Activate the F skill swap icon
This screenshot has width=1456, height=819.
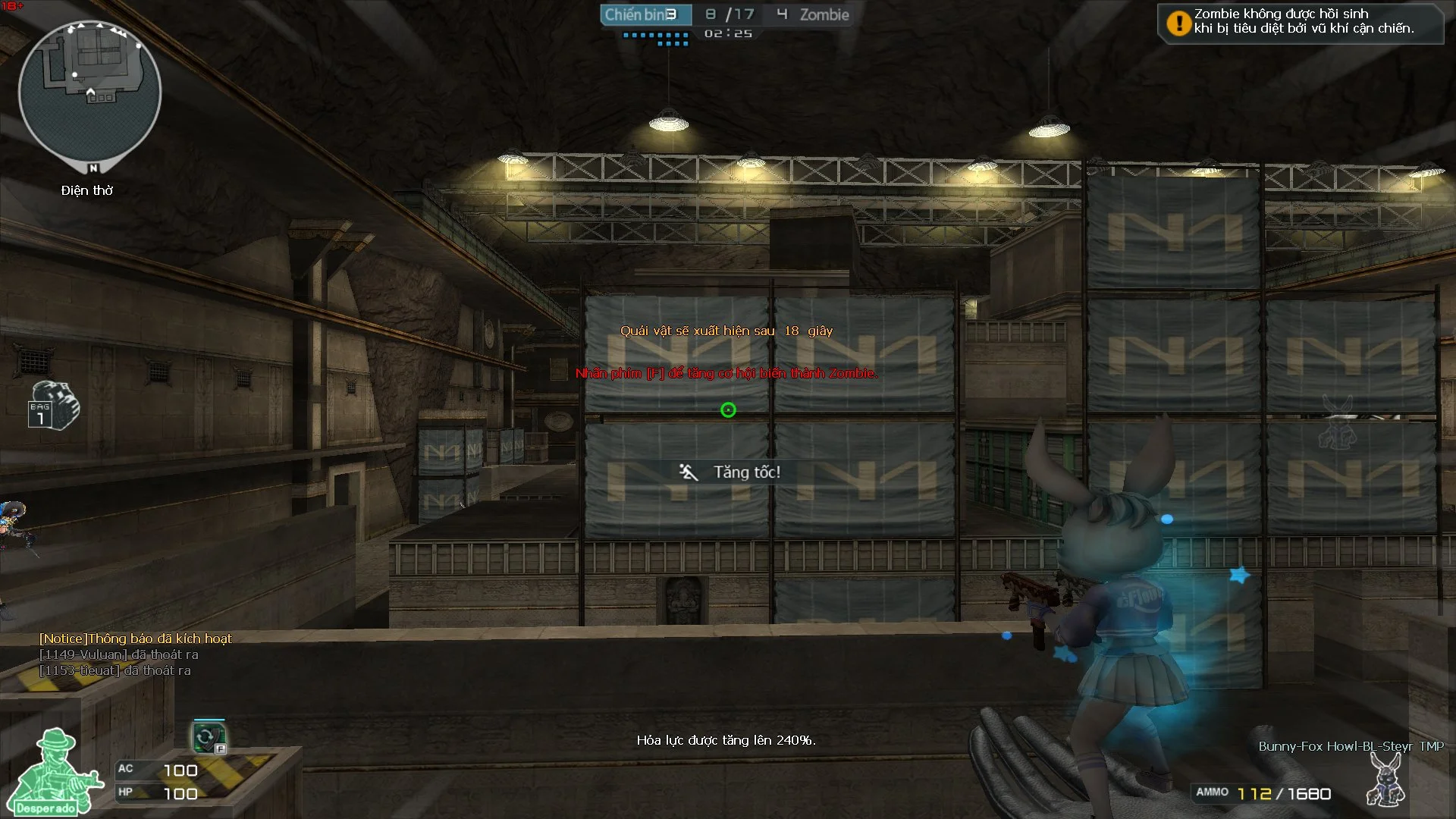click(209, 737)
